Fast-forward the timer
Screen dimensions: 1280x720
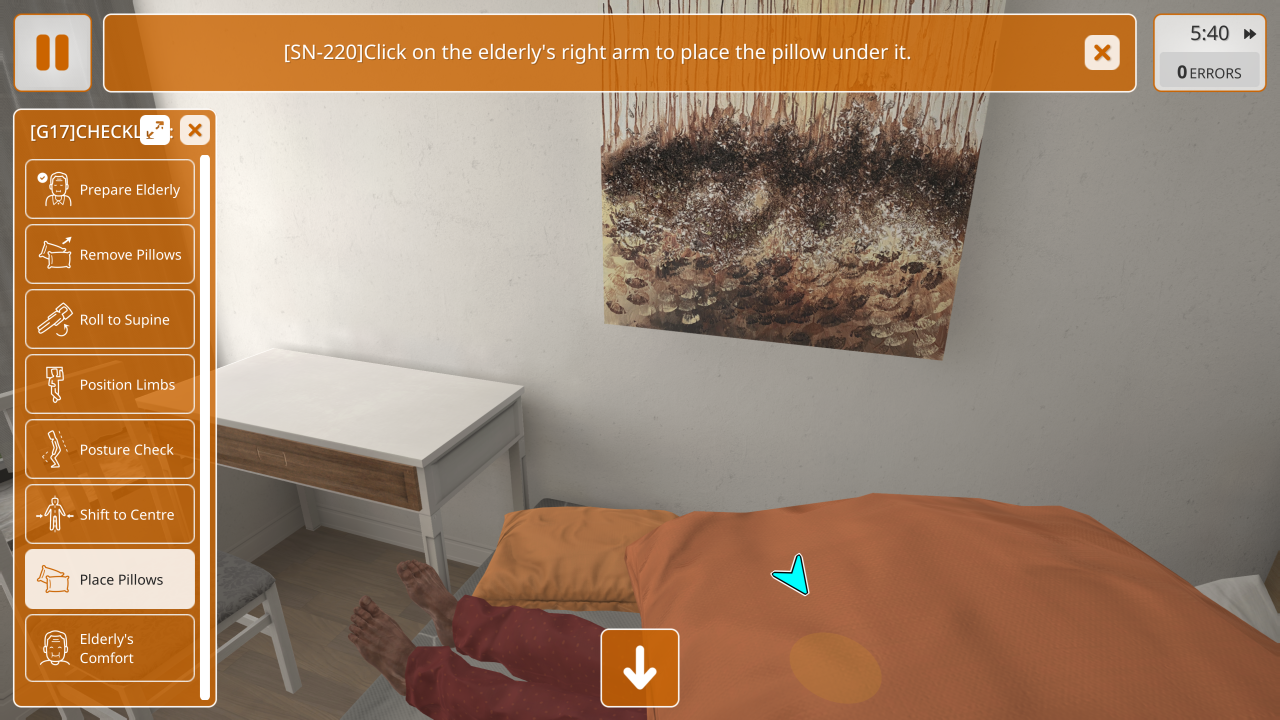coord(1250,34)
